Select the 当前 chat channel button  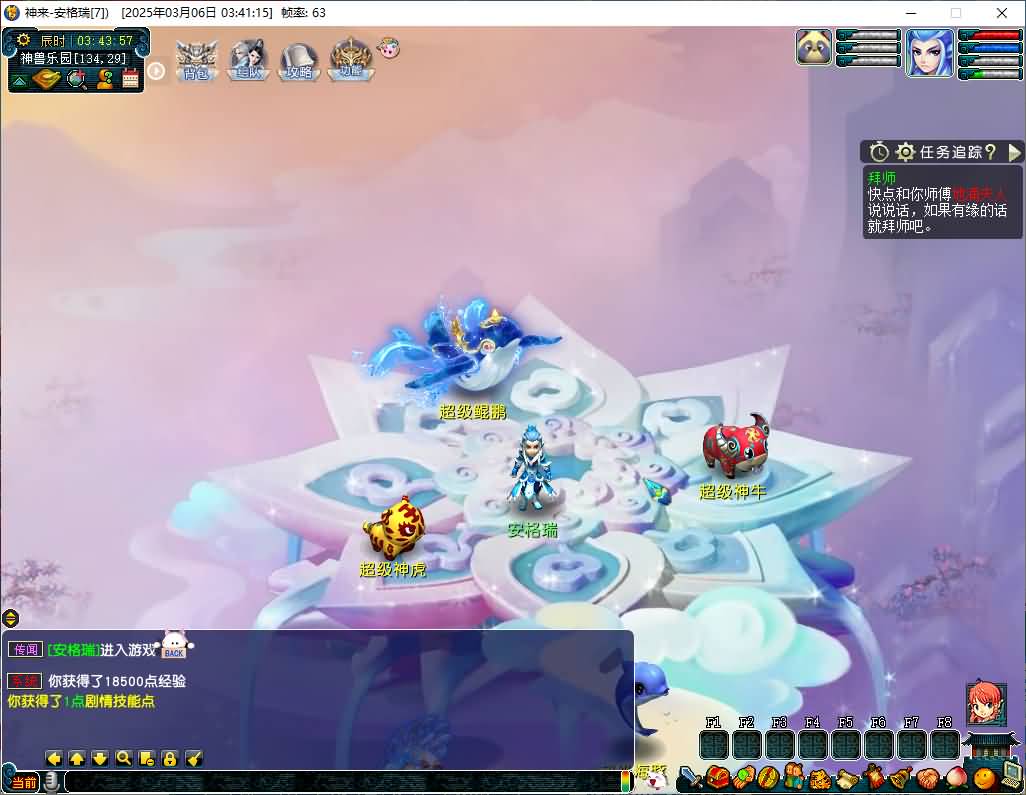tap(24, 781)
